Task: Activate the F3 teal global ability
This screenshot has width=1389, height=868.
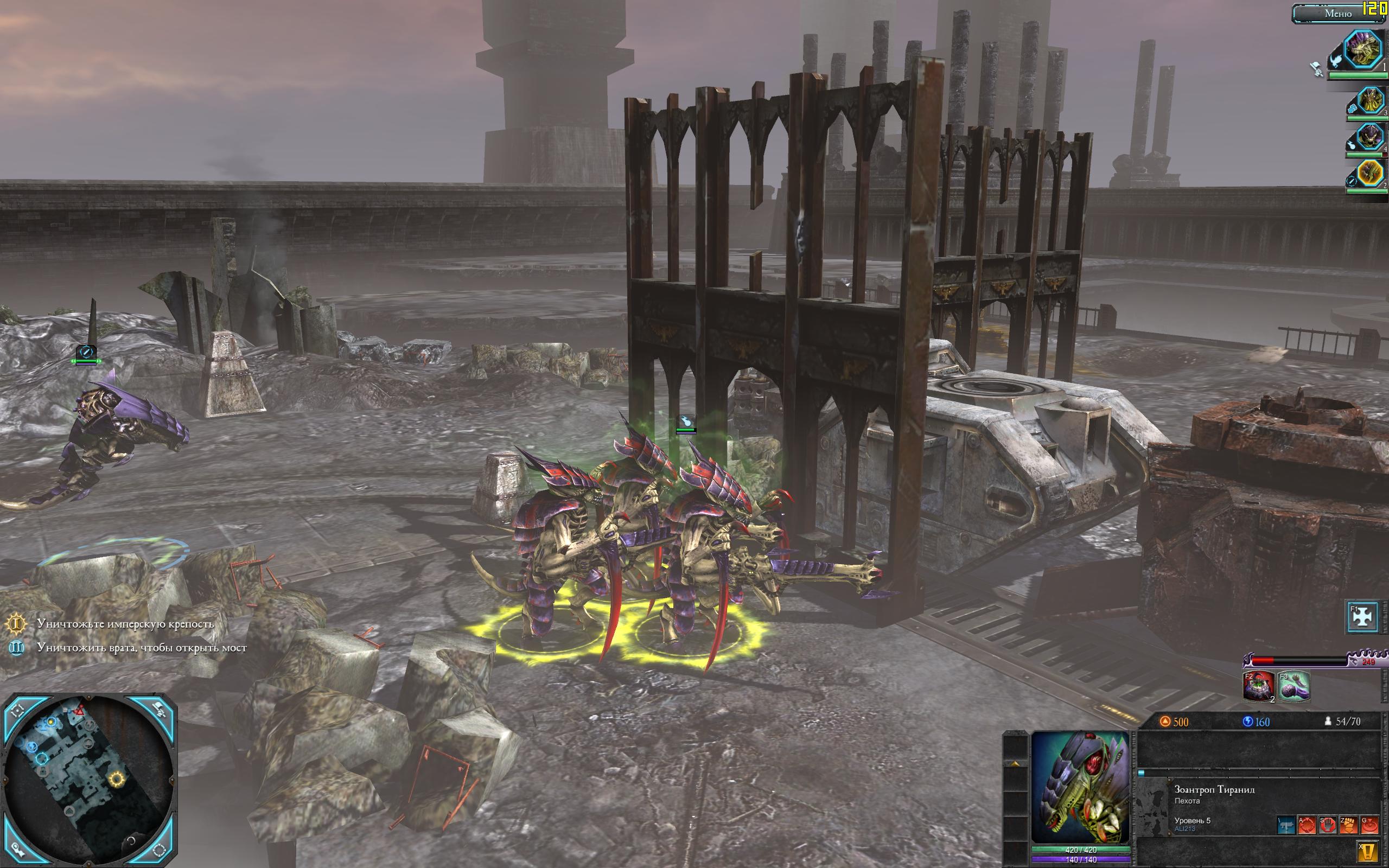Action: [x=1294, y=686]
